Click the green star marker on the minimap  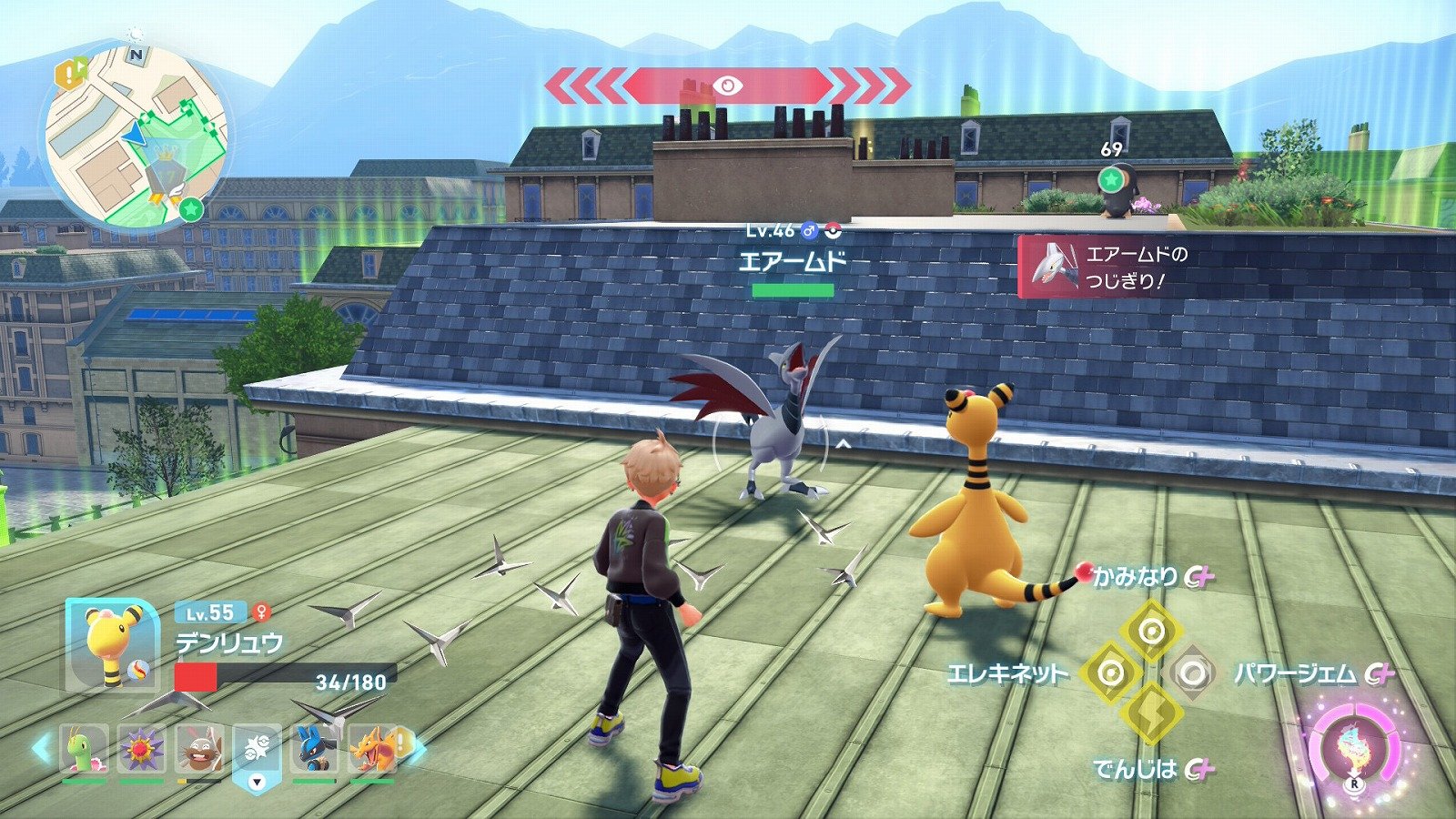[191, 209]
